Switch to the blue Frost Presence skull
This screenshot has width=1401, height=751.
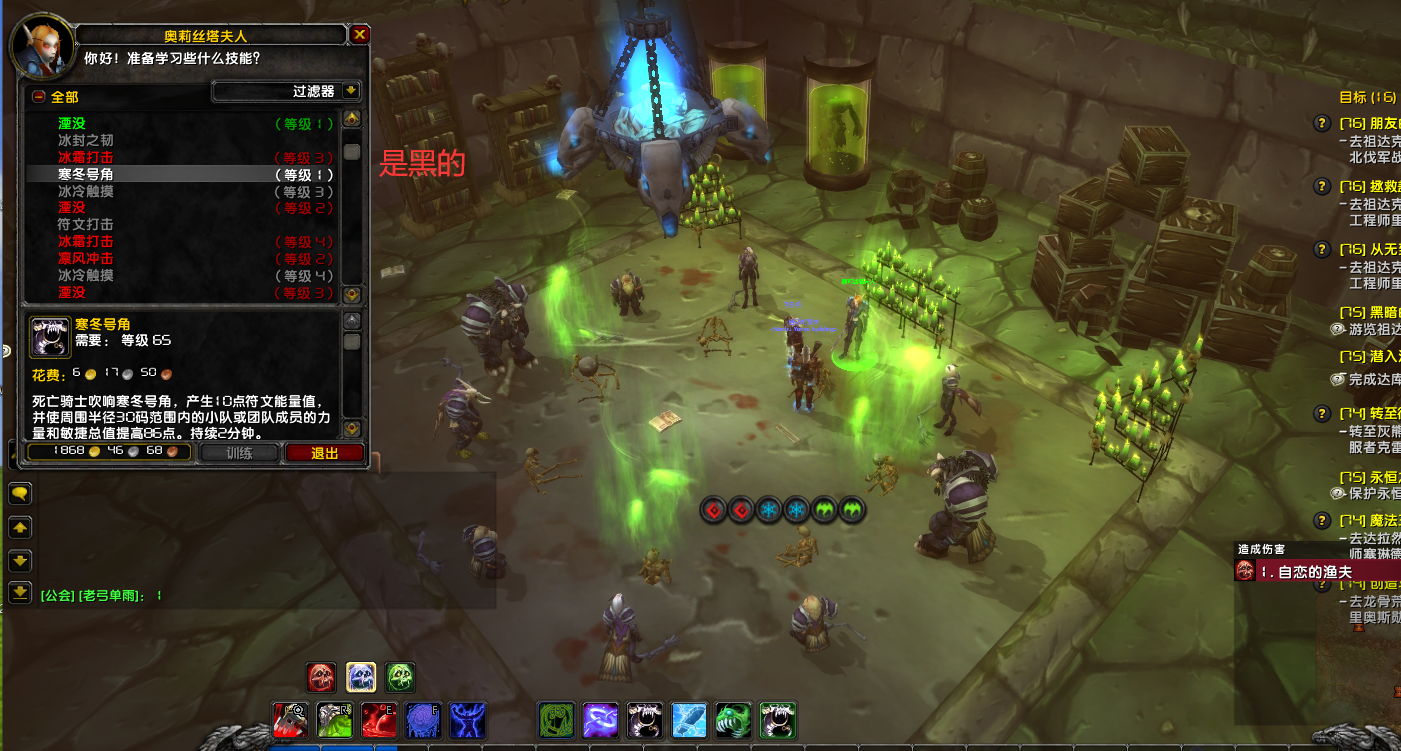pos(361,677)
